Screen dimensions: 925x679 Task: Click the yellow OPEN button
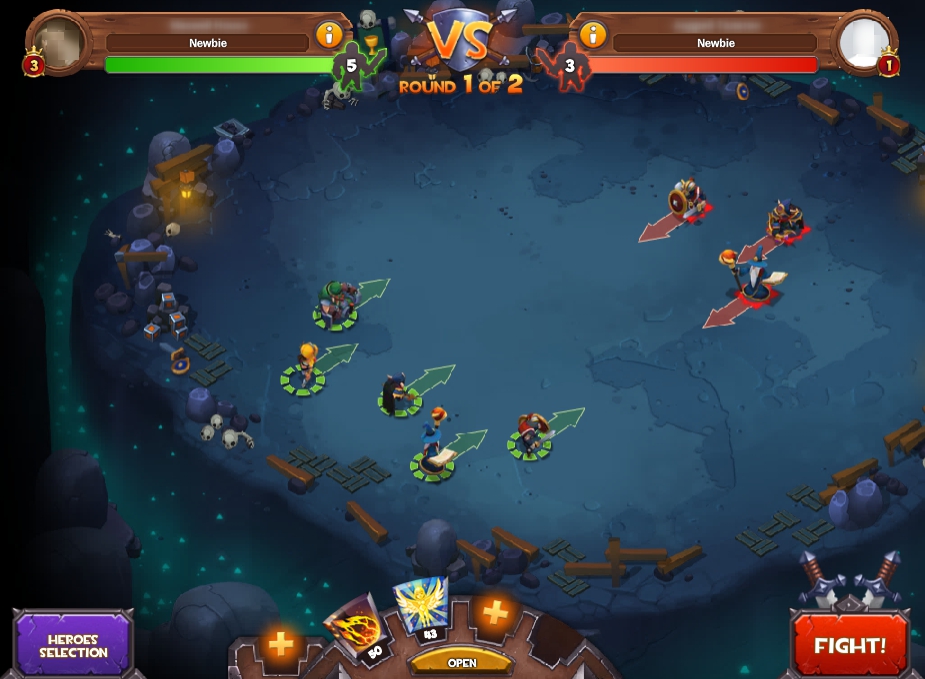pos(461,662)
